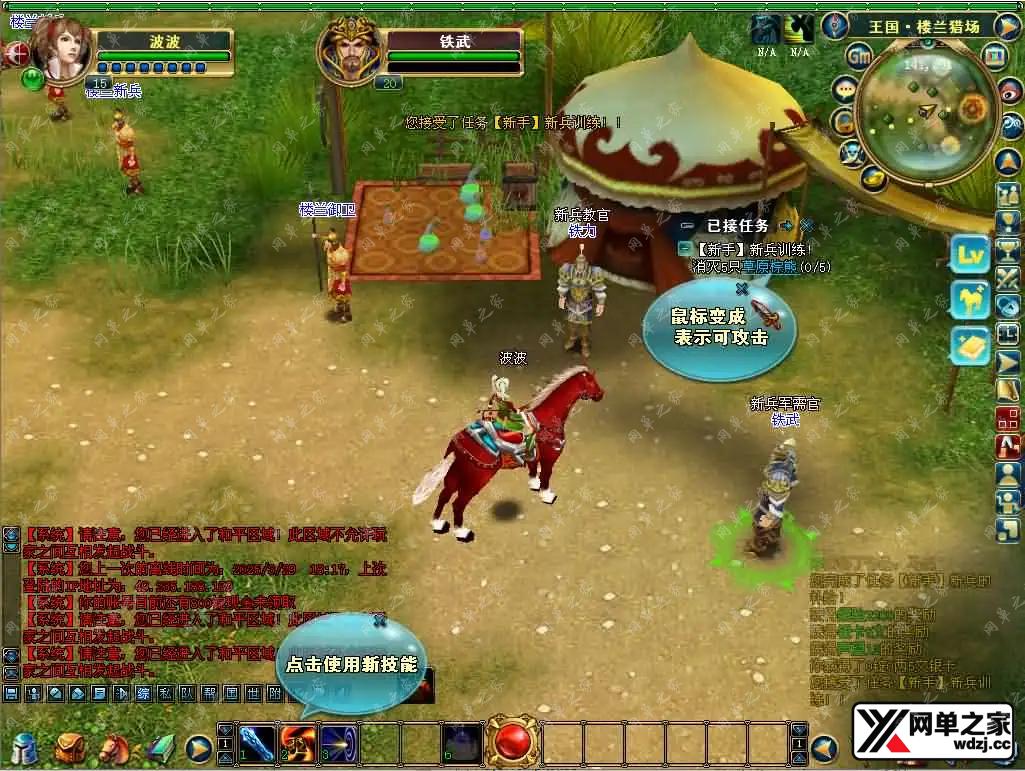Click the gold ingot shop icon by minimap

(872, 178)
